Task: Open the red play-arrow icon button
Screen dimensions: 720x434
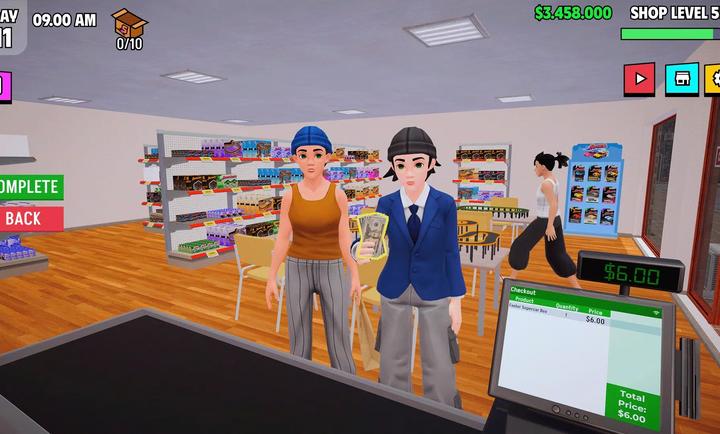Action: (638, 79)
